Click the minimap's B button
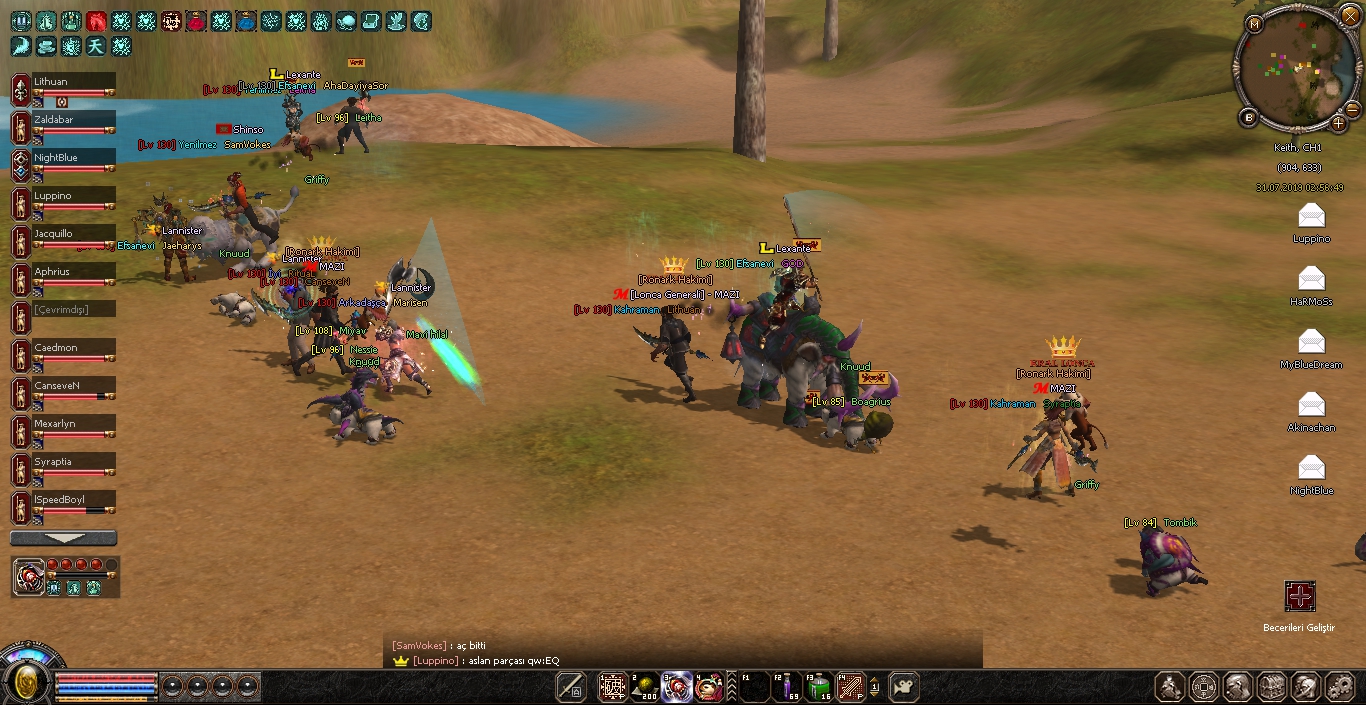The image size is (1366, 705). pyautogui.click(x=1249, y=118)
